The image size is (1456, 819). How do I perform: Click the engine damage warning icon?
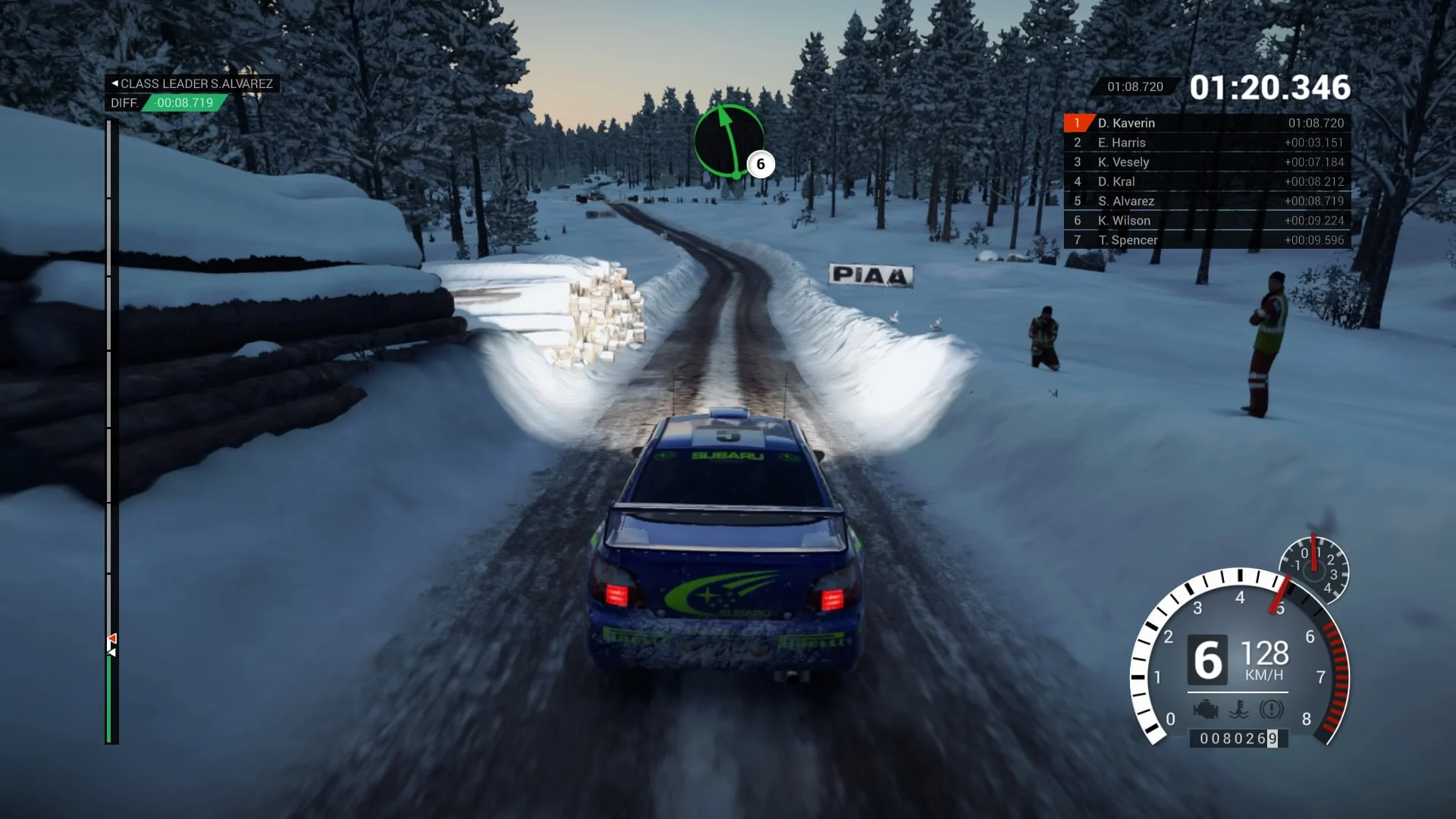point(1205,710)
